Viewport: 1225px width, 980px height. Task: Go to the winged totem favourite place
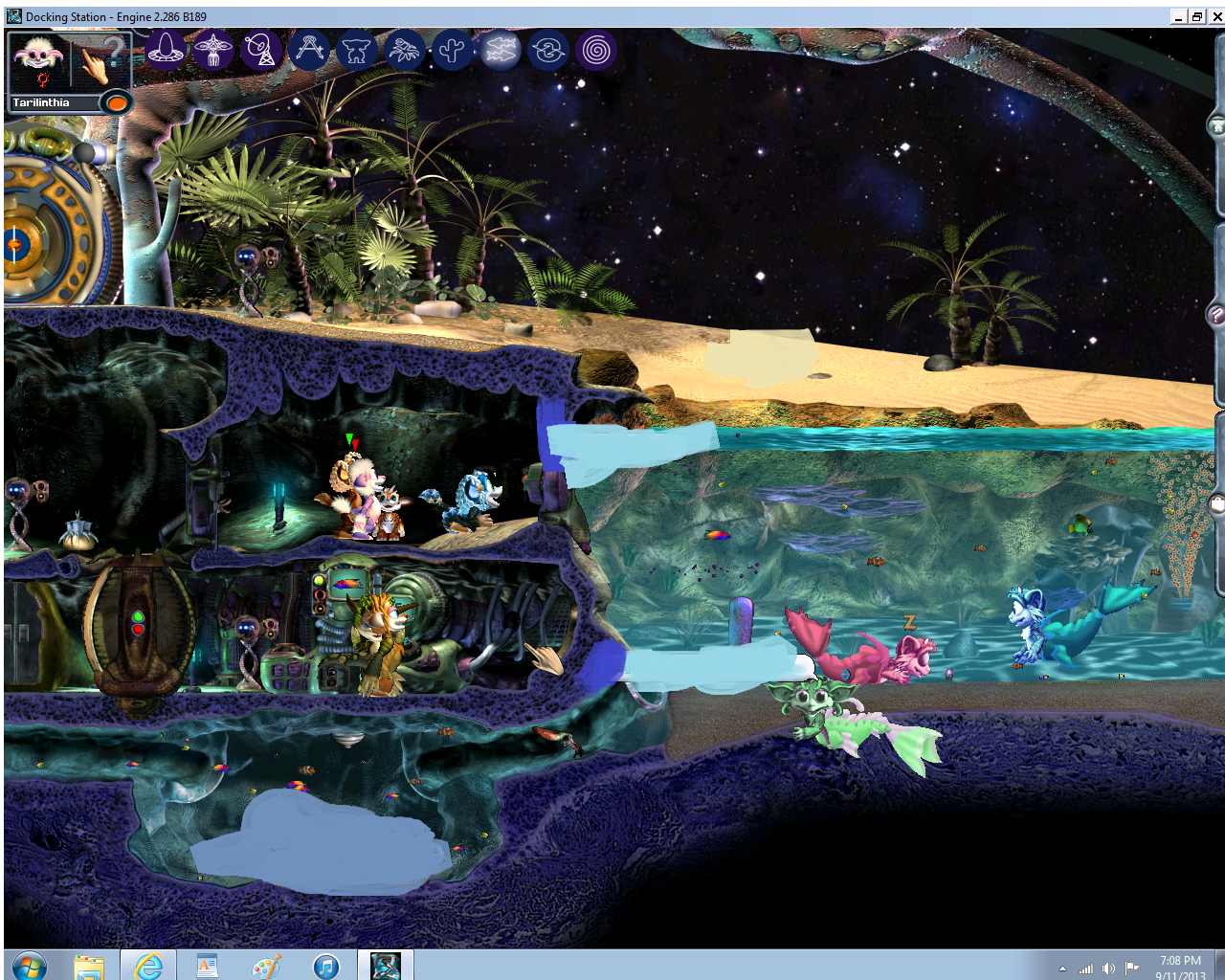(x=213, y=50)
